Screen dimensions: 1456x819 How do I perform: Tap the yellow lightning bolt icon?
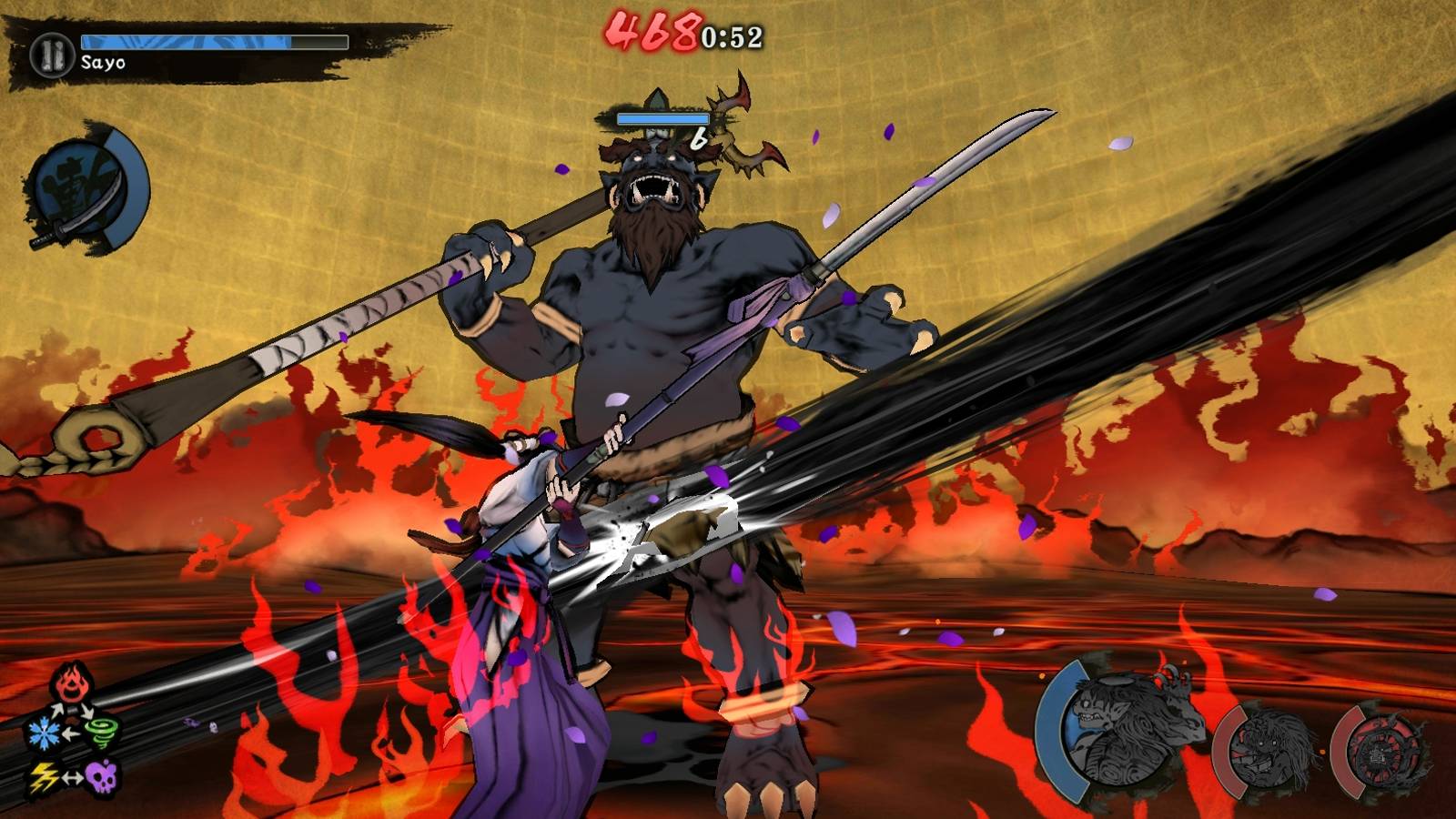pos(42,778)
